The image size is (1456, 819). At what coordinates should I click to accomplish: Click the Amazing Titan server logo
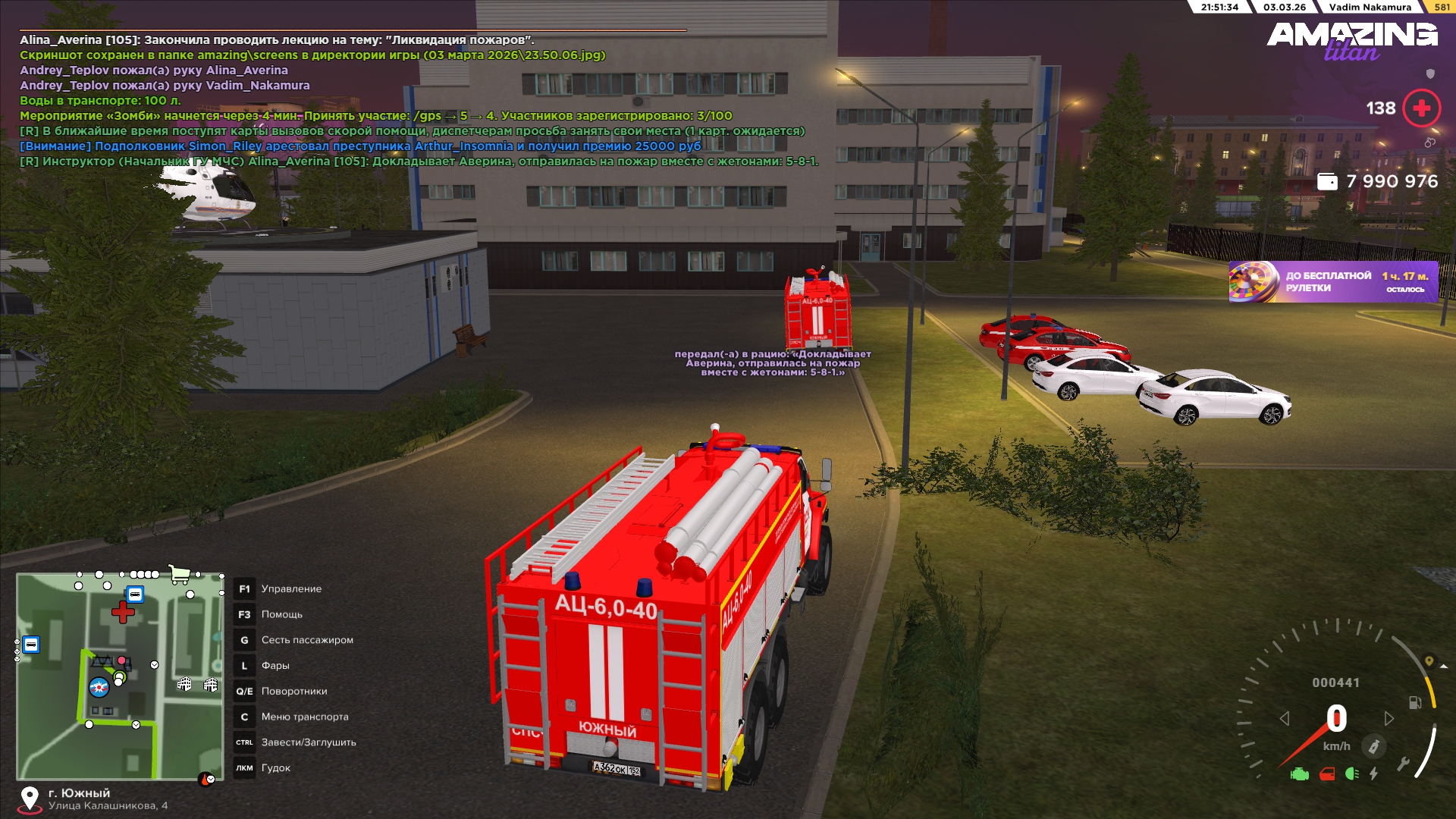point(1351,41)
